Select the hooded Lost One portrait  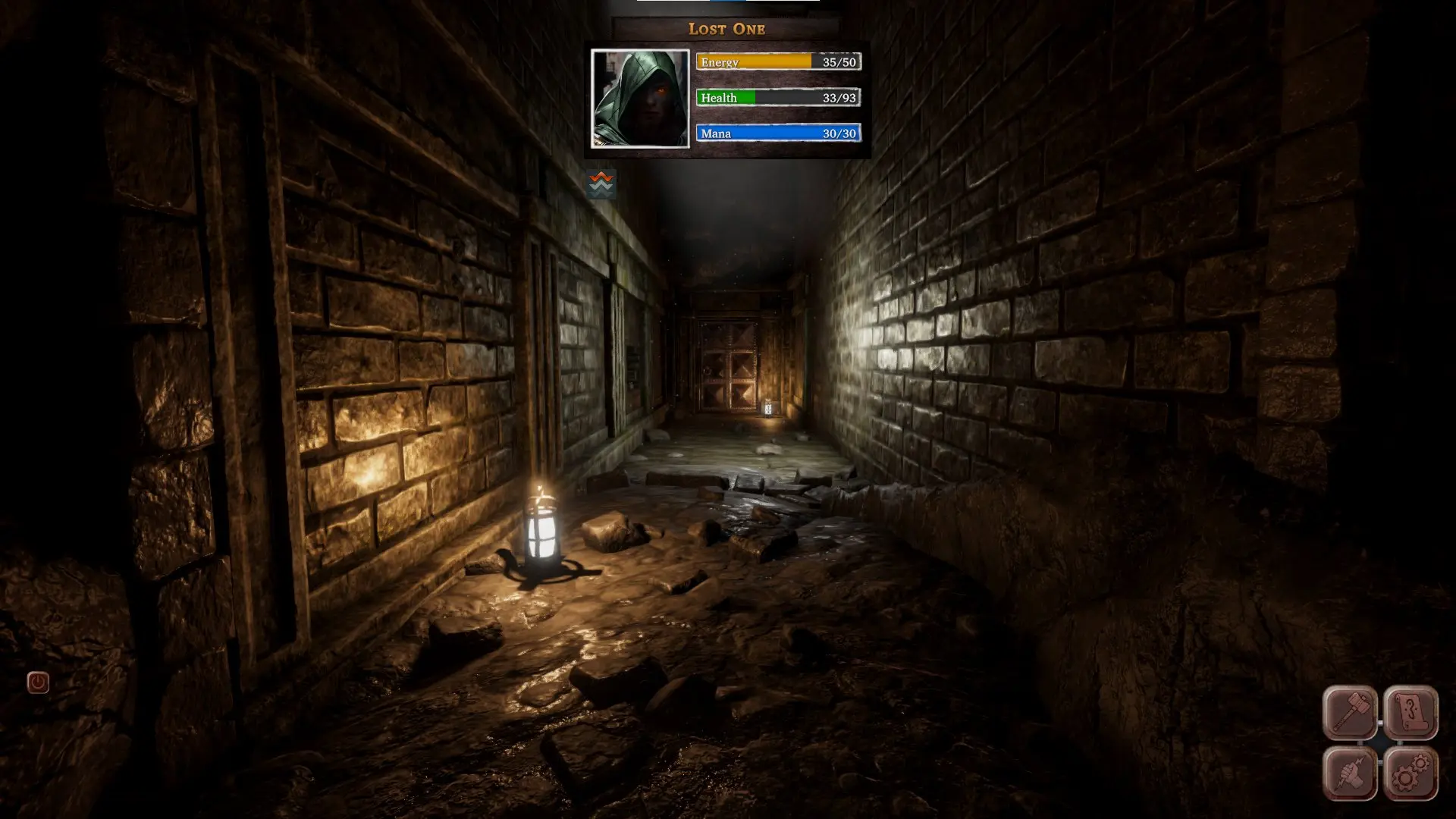pyautogui.click(x=640, y=99)
